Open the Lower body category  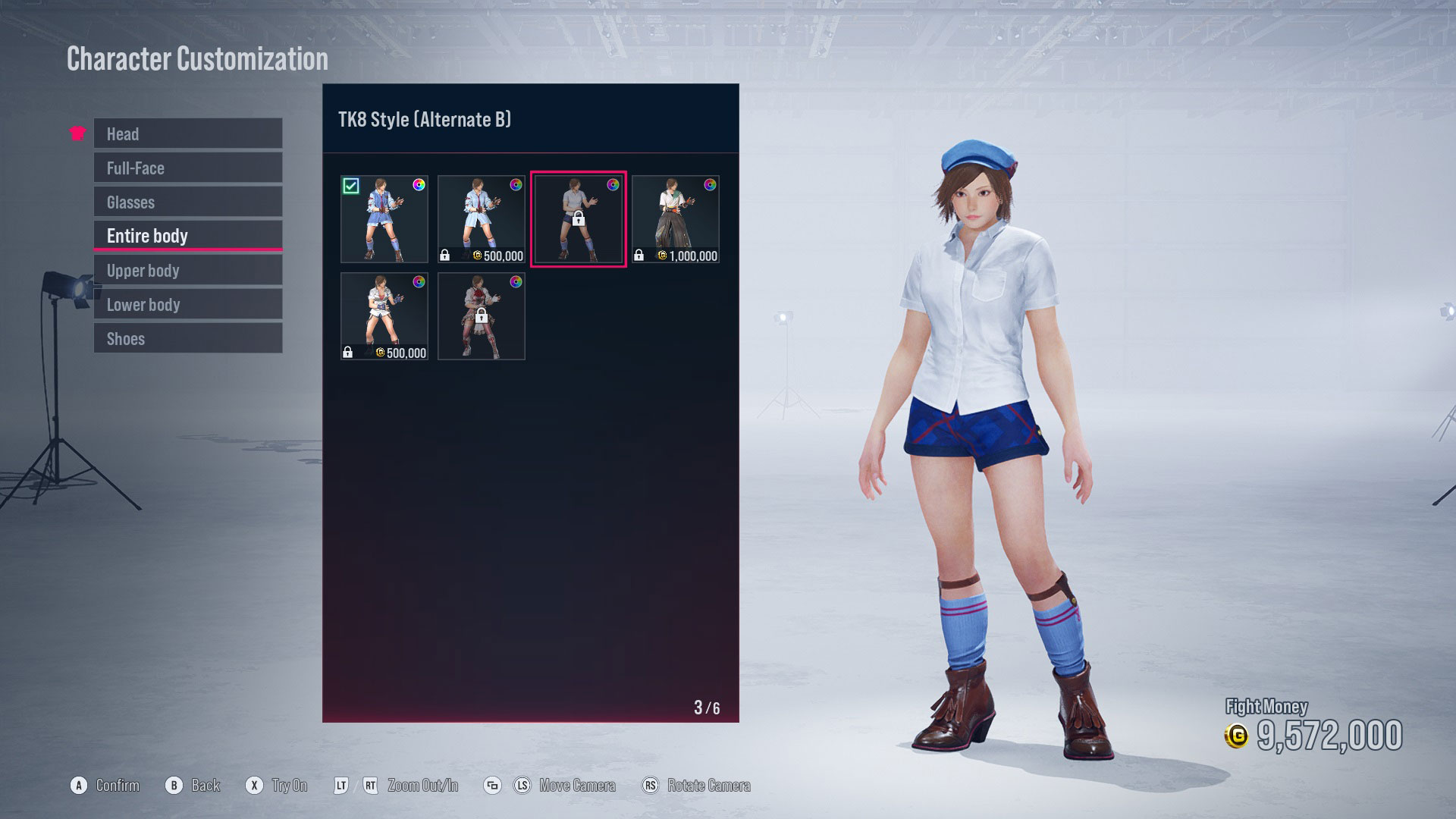pyautogui.click(x=187, y=304)
